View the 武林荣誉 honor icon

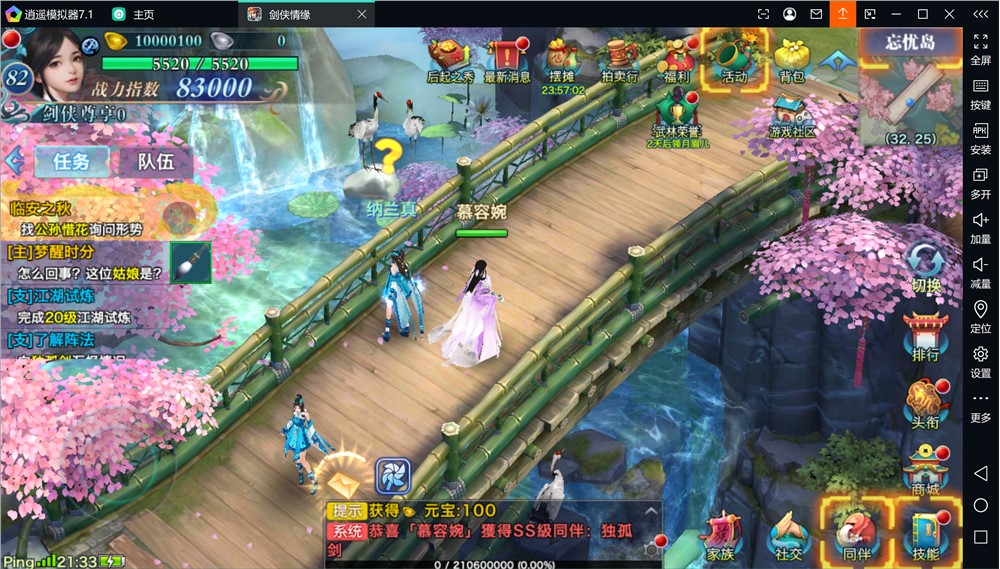(x=678, y=115)
